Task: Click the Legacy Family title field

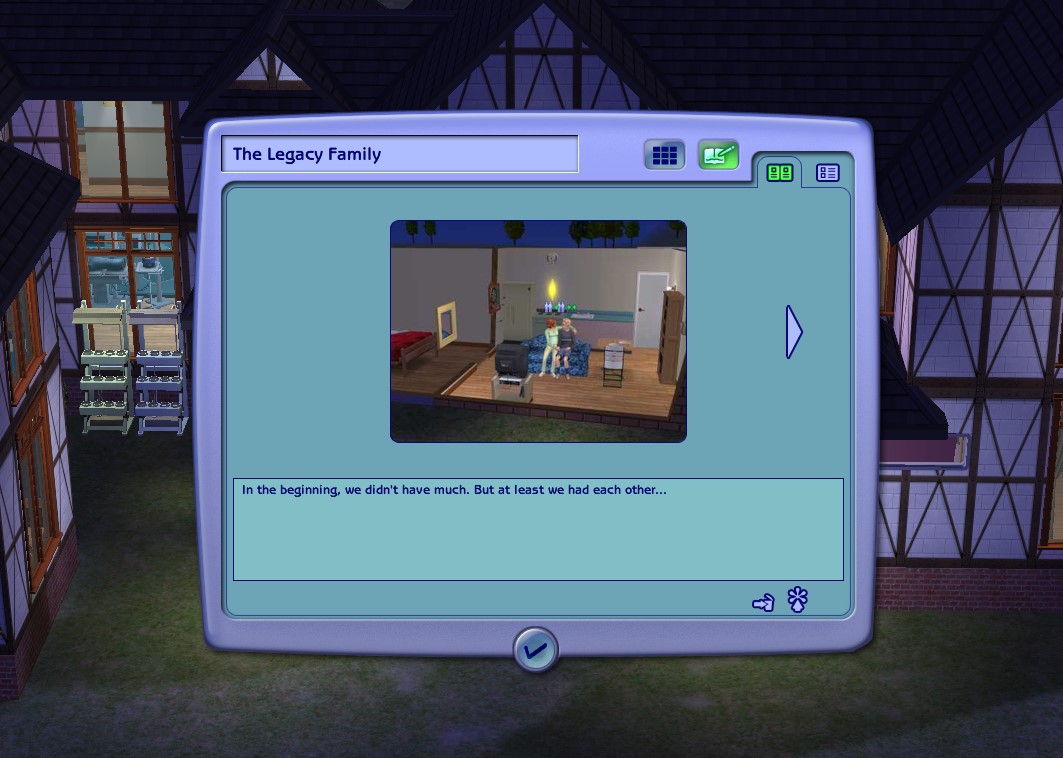Action: [399, 154]
